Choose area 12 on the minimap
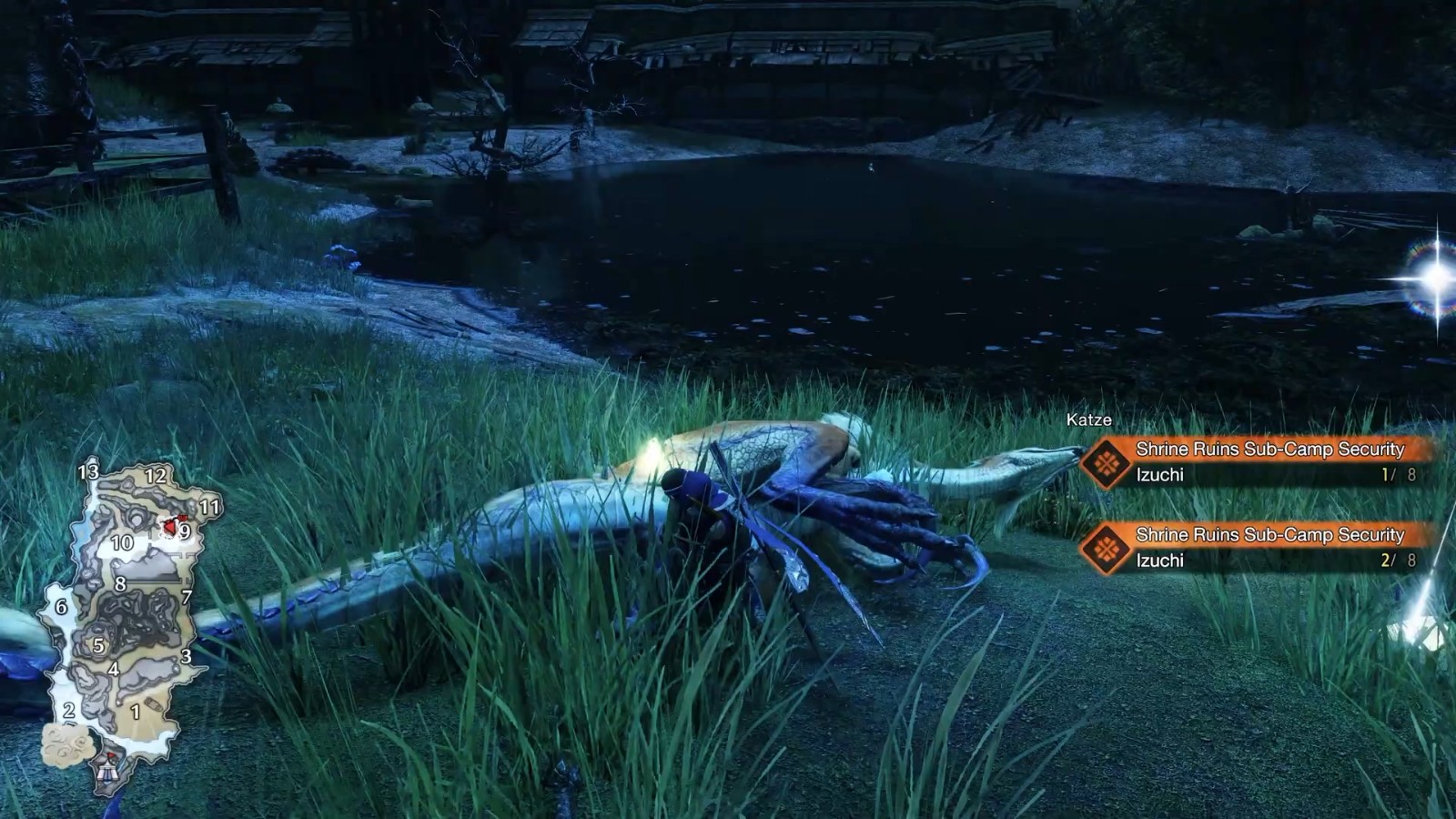Image resolution: width=1456 pixels, height=819 pixels. [x=156, y=475]
